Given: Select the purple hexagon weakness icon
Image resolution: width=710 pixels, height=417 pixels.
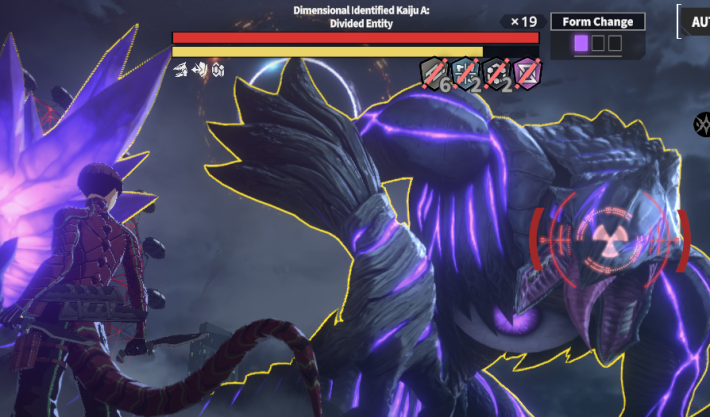Looking at the screenshot, I should click(528, 72).
